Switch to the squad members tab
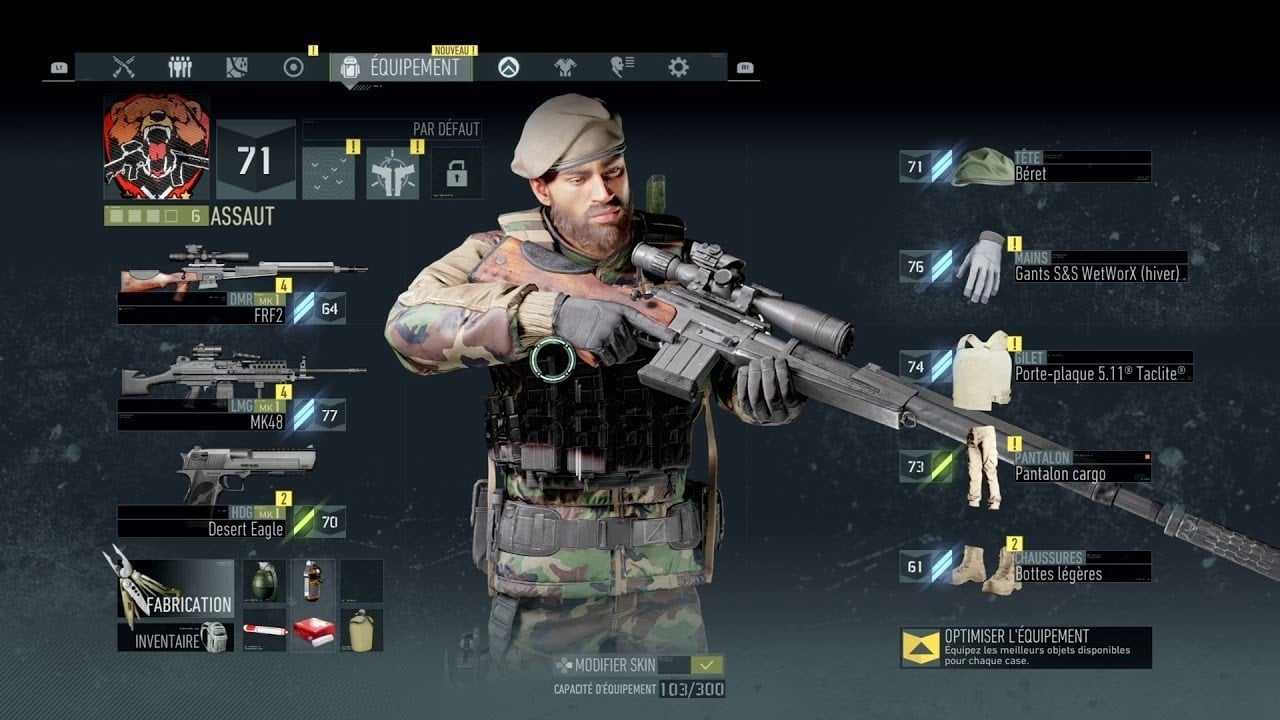1280x720 pixels. (180, 67)
